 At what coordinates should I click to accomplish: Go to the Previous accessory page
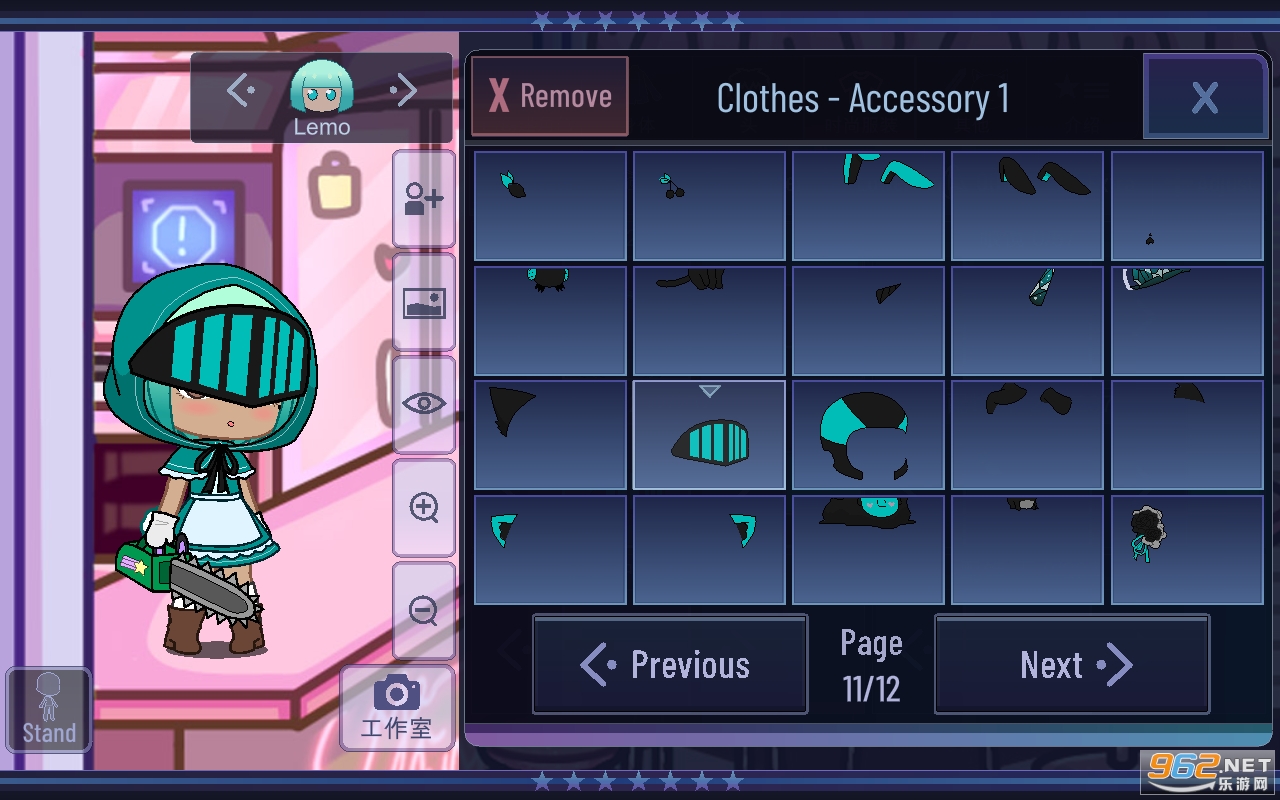point(670,665)
